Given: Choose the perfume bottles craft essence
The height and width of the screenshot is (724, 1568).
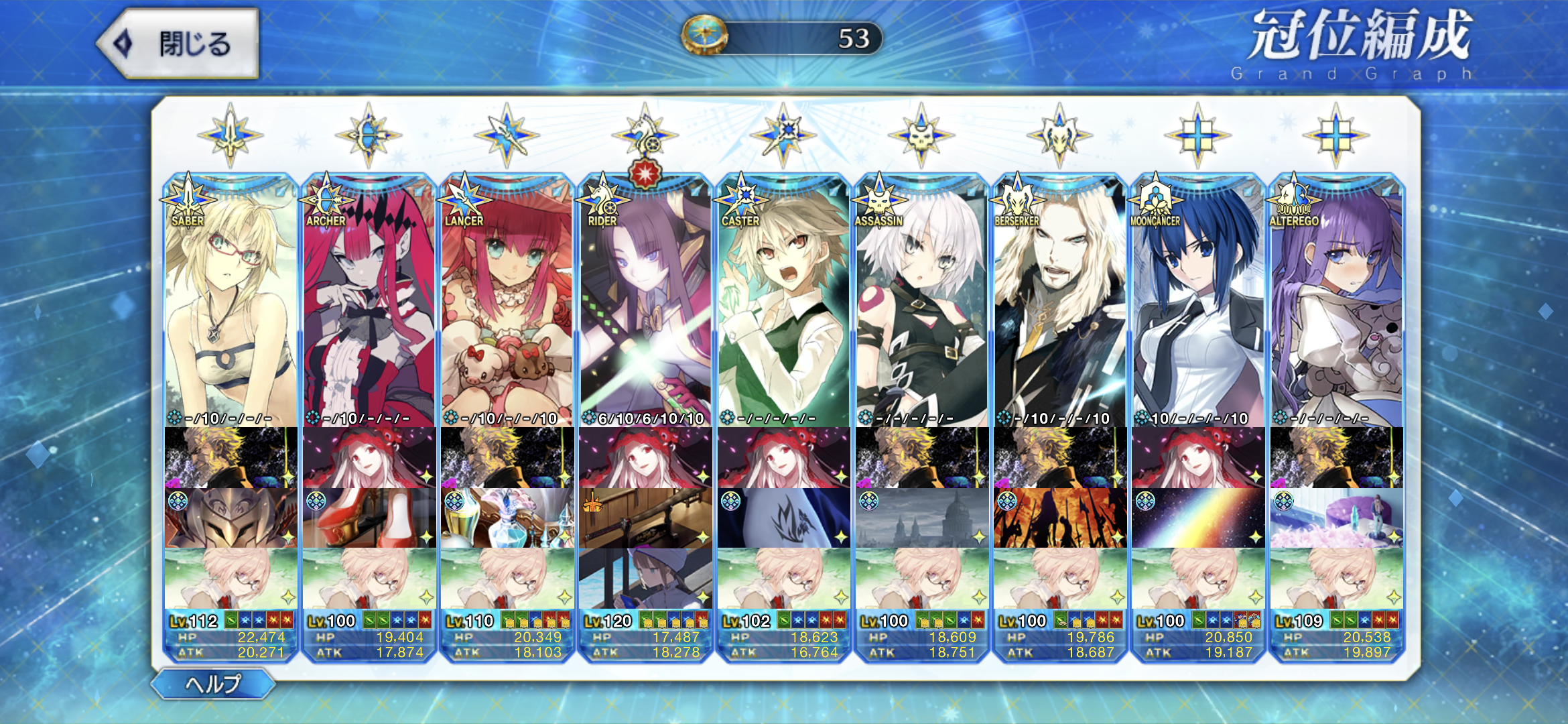Looking at the screenshot, I should [507, 518].
